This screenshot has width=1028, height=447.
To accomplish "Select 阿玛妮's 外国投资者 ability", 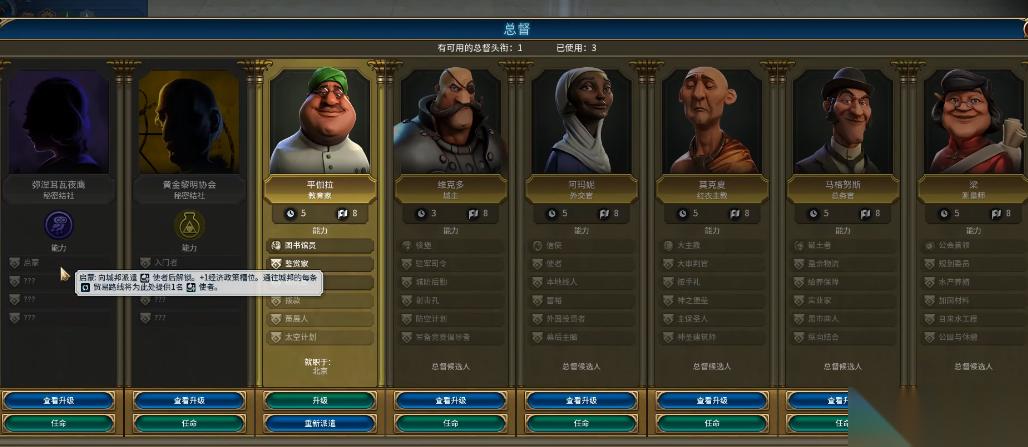I will (582, 319).
